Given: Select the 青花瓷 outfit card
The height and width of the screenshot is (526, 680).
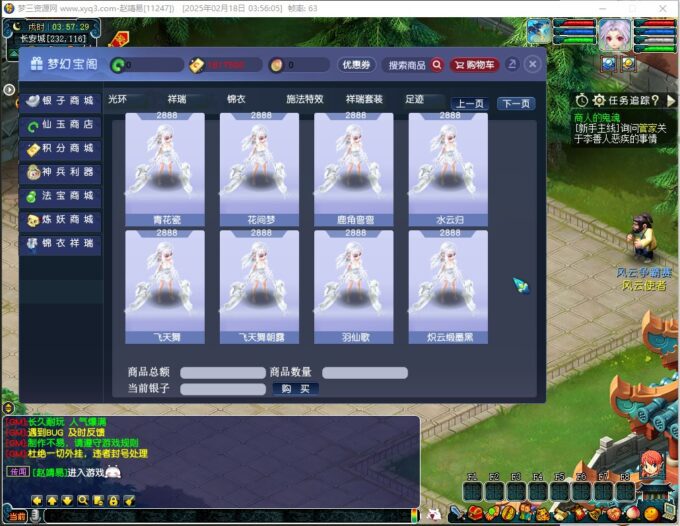Looking at the screenshot, I should point(164,168).
